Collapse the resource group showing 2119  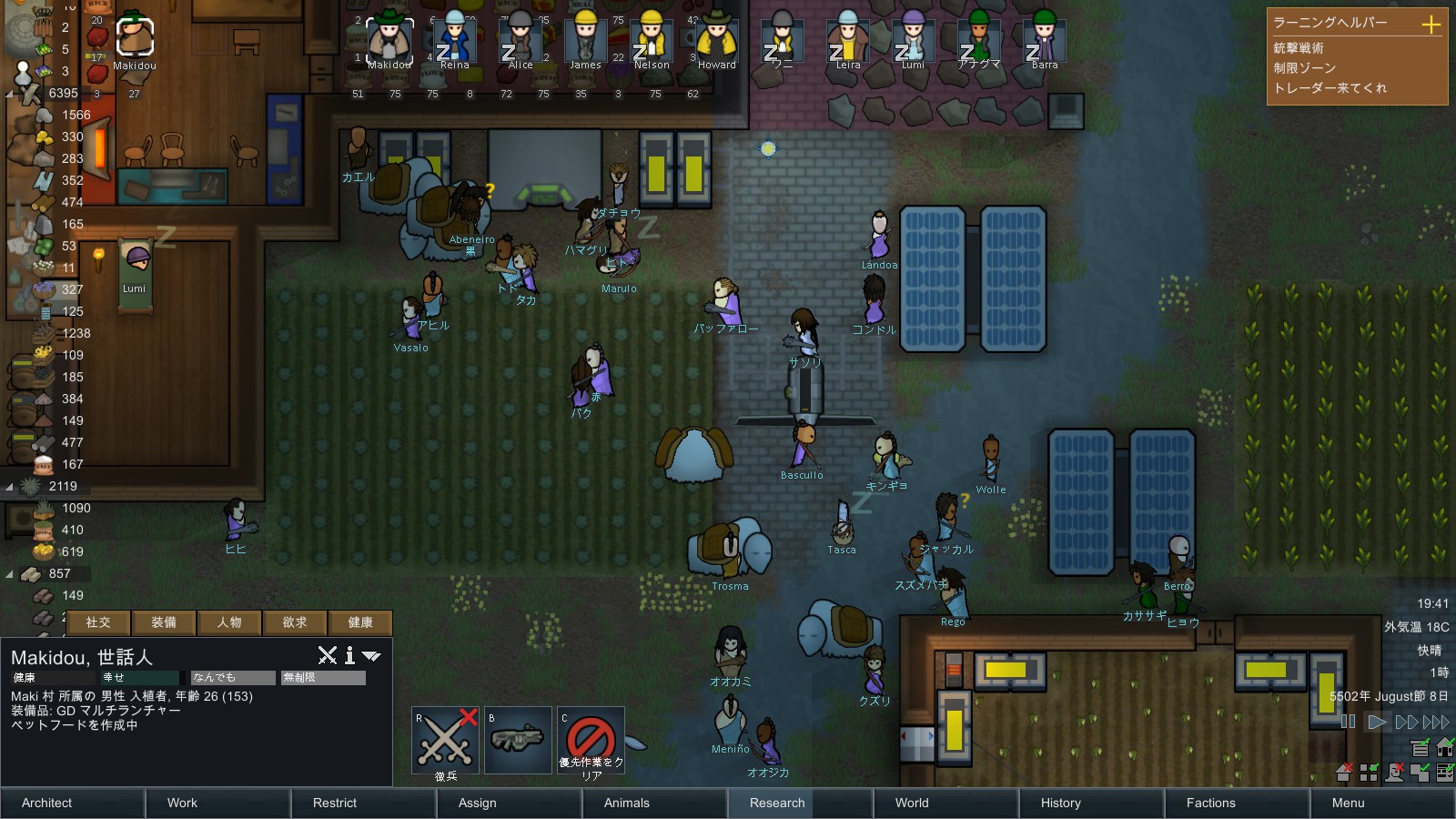[11, 486]
